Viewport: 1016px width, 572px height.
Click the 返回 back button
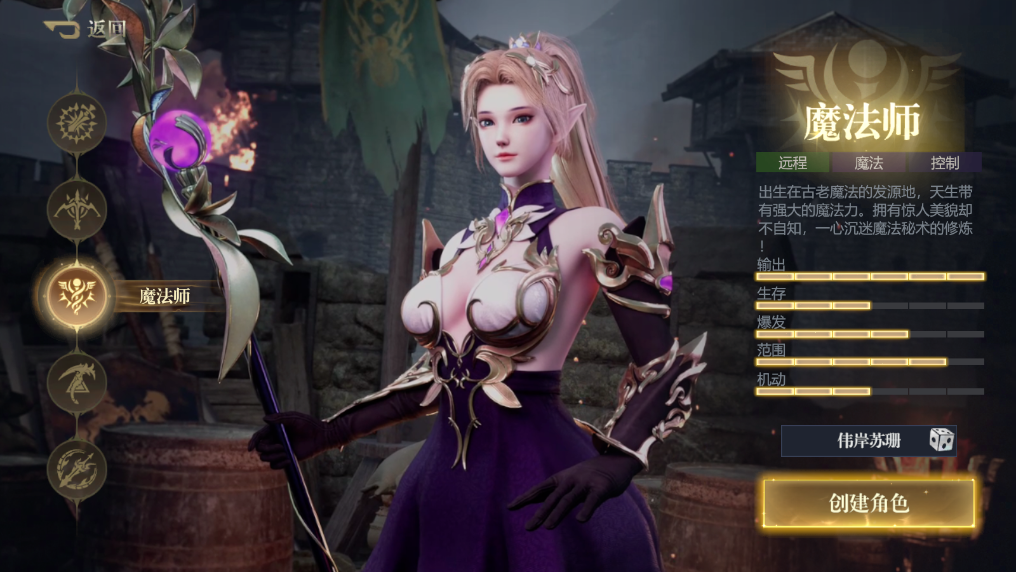point(85,27)
